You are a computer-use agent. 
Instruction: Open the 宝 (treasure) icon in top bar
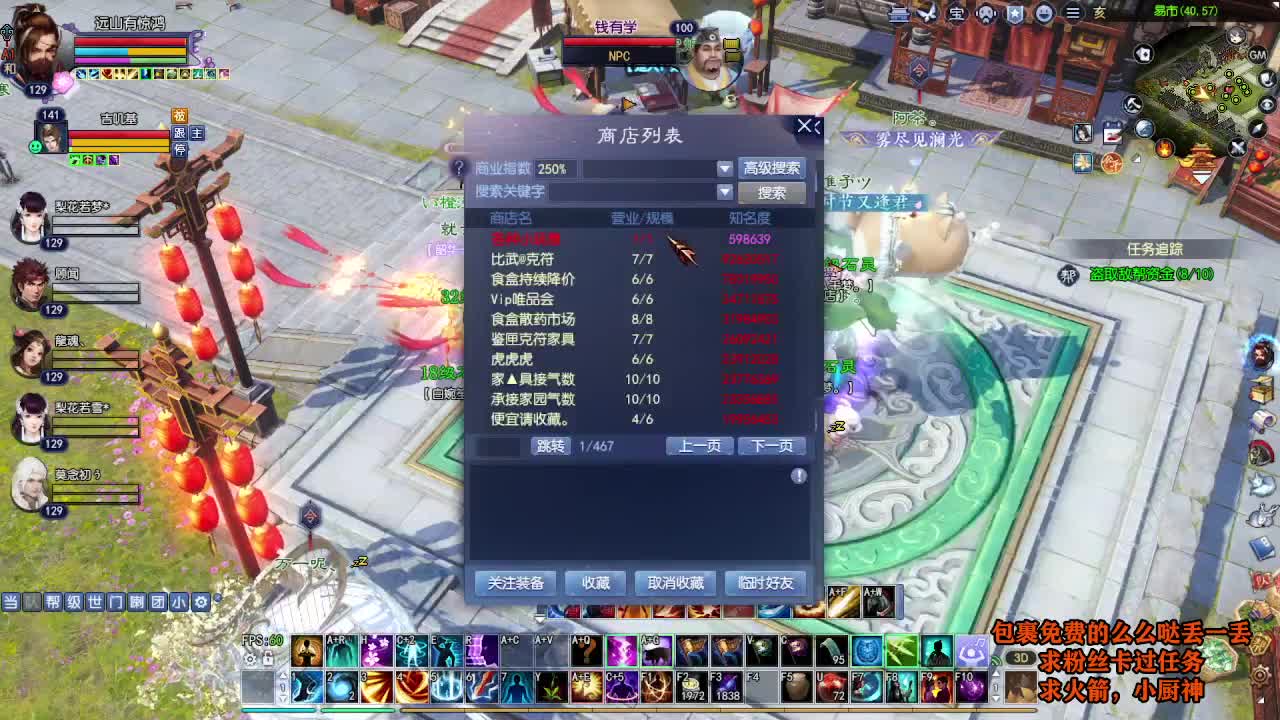[957, 14]
